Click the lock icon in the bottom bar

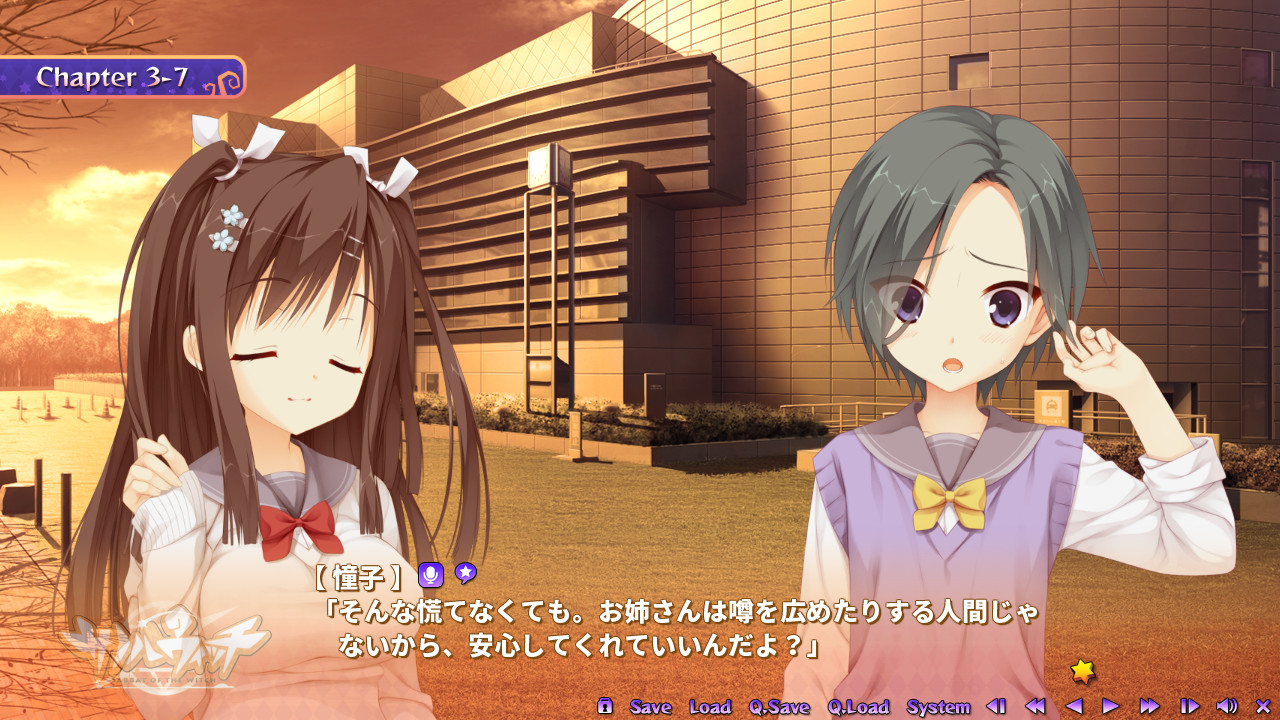click(605, 706)
